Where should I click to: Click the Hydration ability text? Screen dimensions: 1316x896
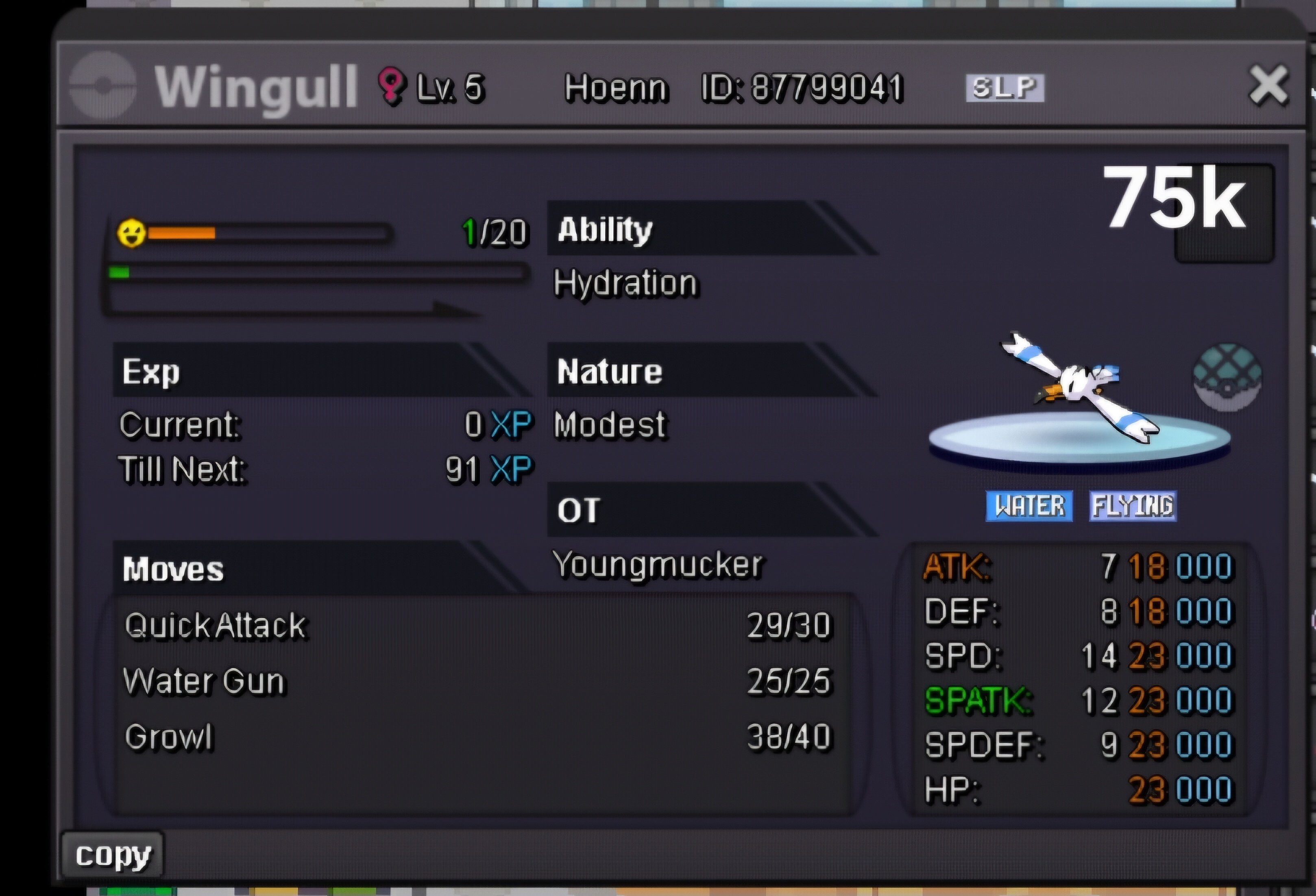[x=625, y=283]
